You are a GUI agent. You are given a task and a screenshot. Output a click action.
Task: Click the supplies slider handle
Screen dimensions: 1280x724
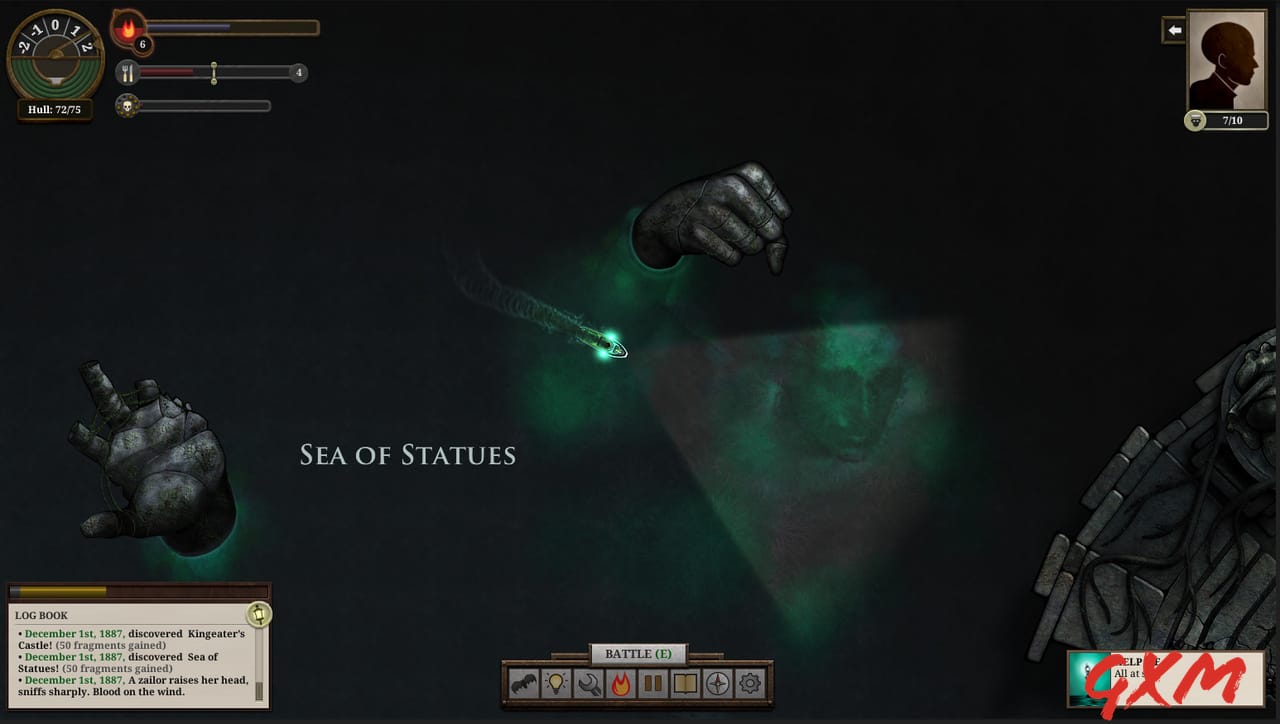click(213, 72)
